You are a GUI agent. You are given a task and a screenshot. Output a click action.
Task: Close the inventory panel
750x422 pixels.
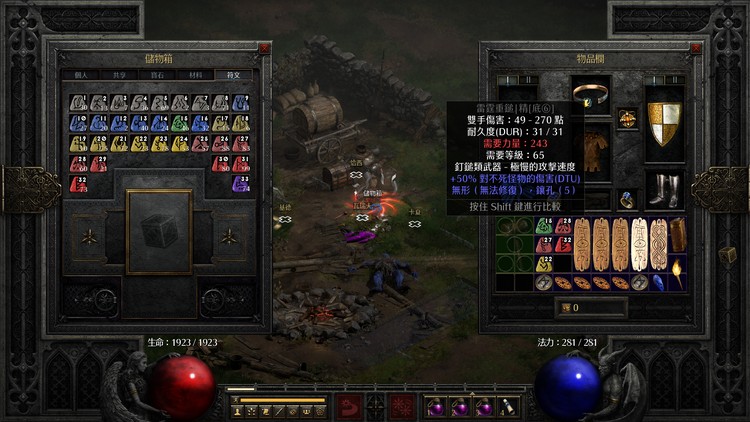coord(486,47)
